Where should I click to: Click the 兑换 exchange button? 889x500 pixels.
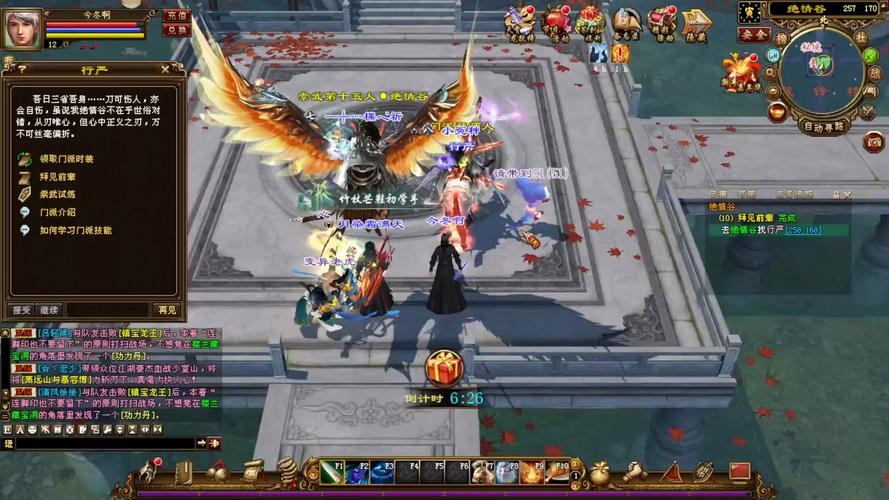coord(176,30)
